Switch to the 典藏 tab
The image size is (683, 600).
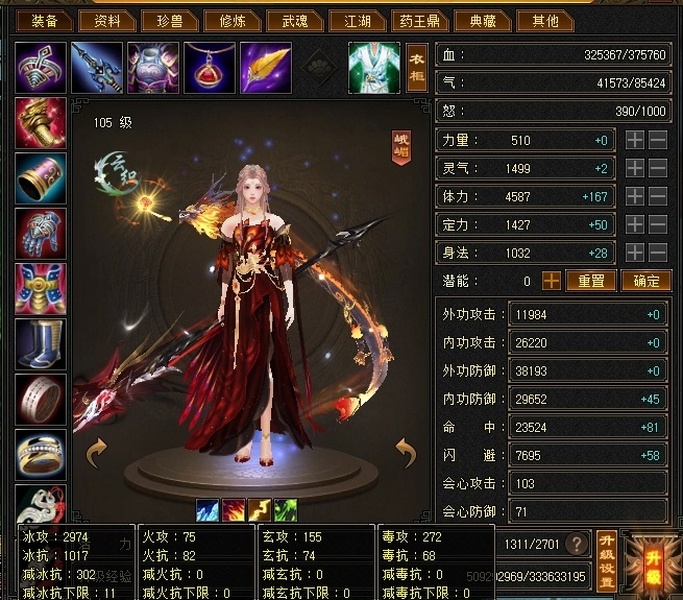[x=481, y=20]
